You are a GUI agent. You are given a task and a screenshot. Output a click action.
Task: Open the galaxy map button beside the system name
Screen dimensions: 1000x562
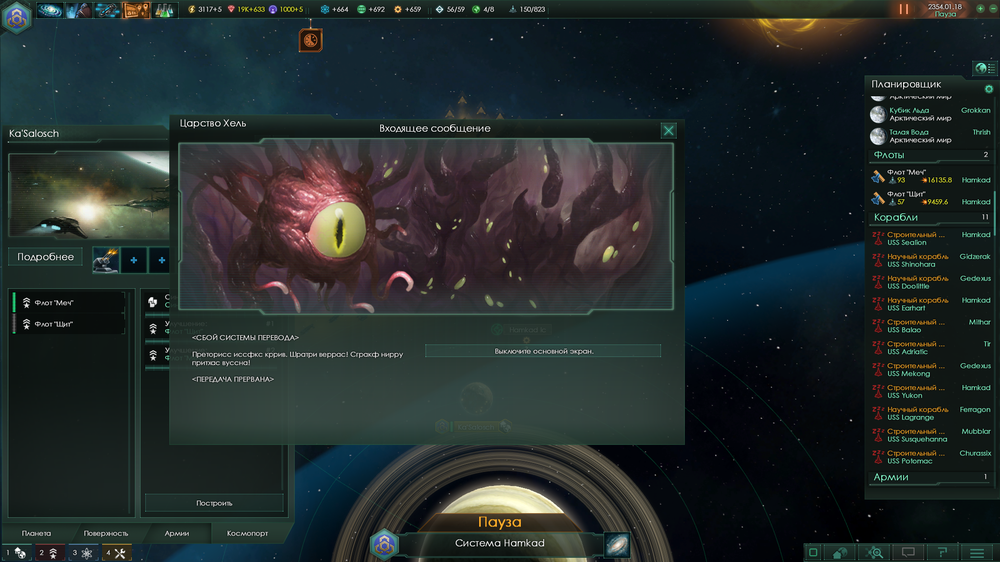(617, 544)
